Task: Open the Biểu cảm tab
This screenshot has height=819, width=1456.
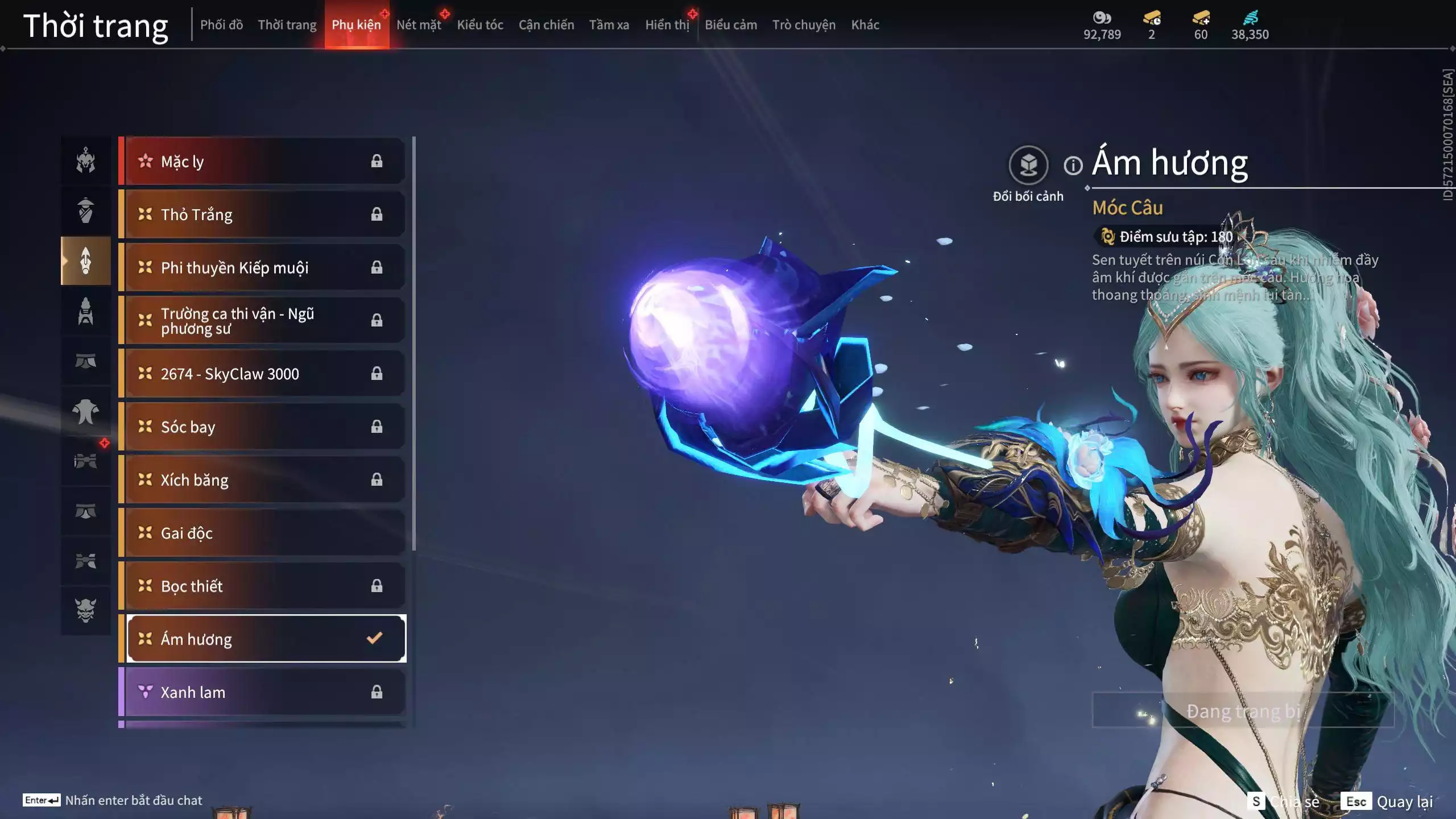Action: (731, 25)
